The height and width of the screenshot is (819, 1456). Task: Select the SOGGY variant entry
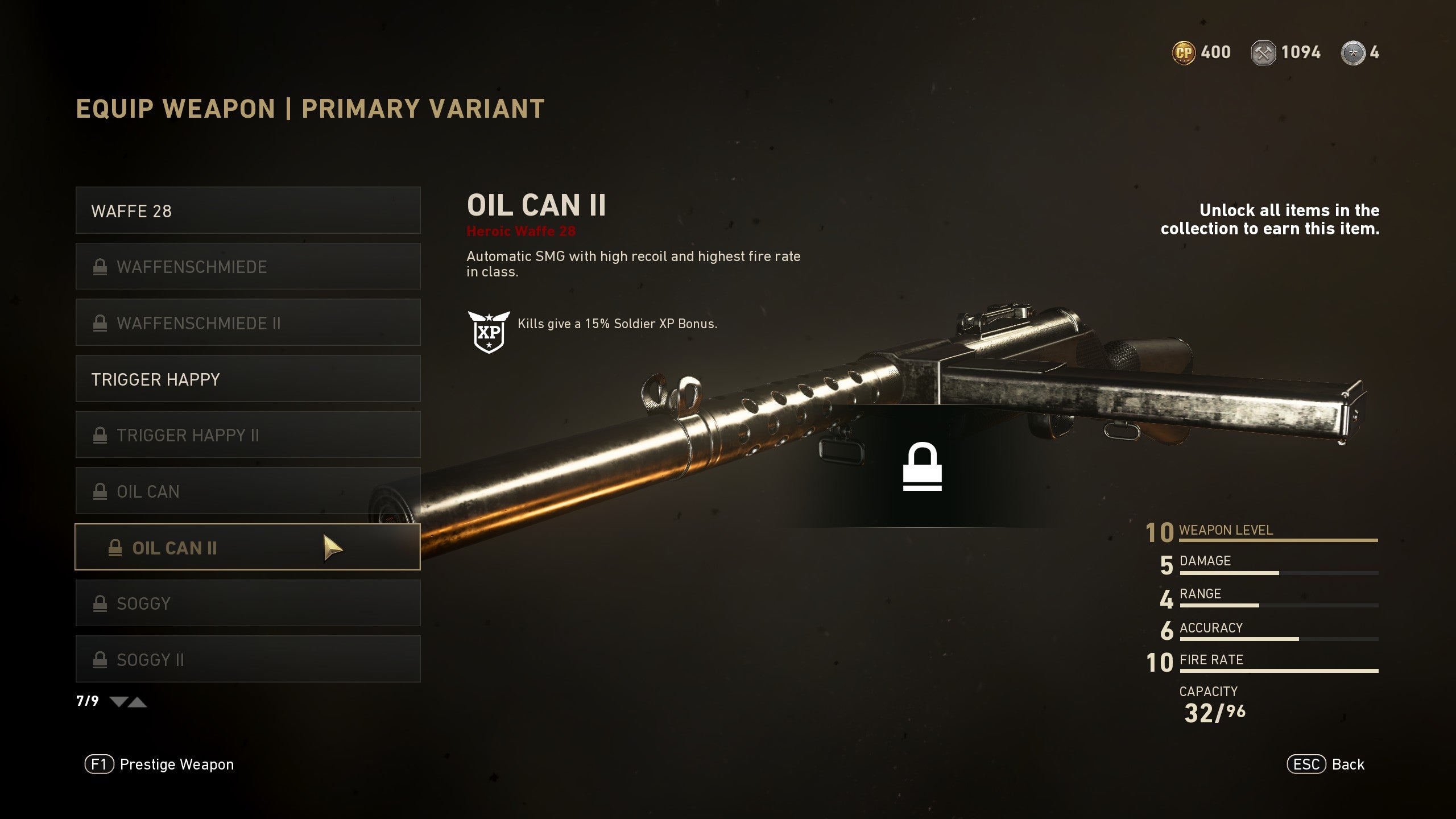247,603
